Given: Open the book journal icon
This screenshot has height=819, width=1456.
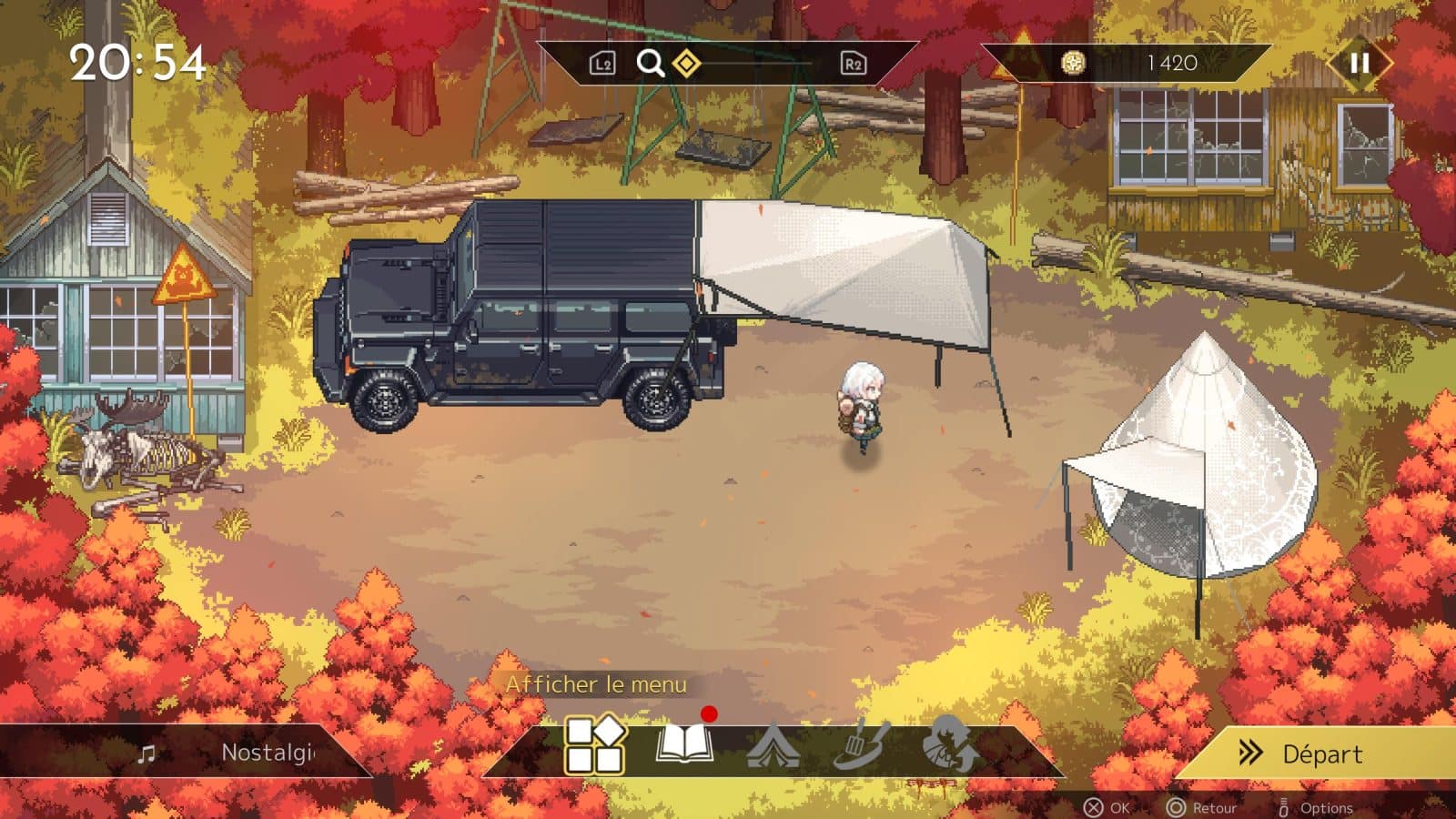Looking at the screenshot, I should (x=683, y=745).
